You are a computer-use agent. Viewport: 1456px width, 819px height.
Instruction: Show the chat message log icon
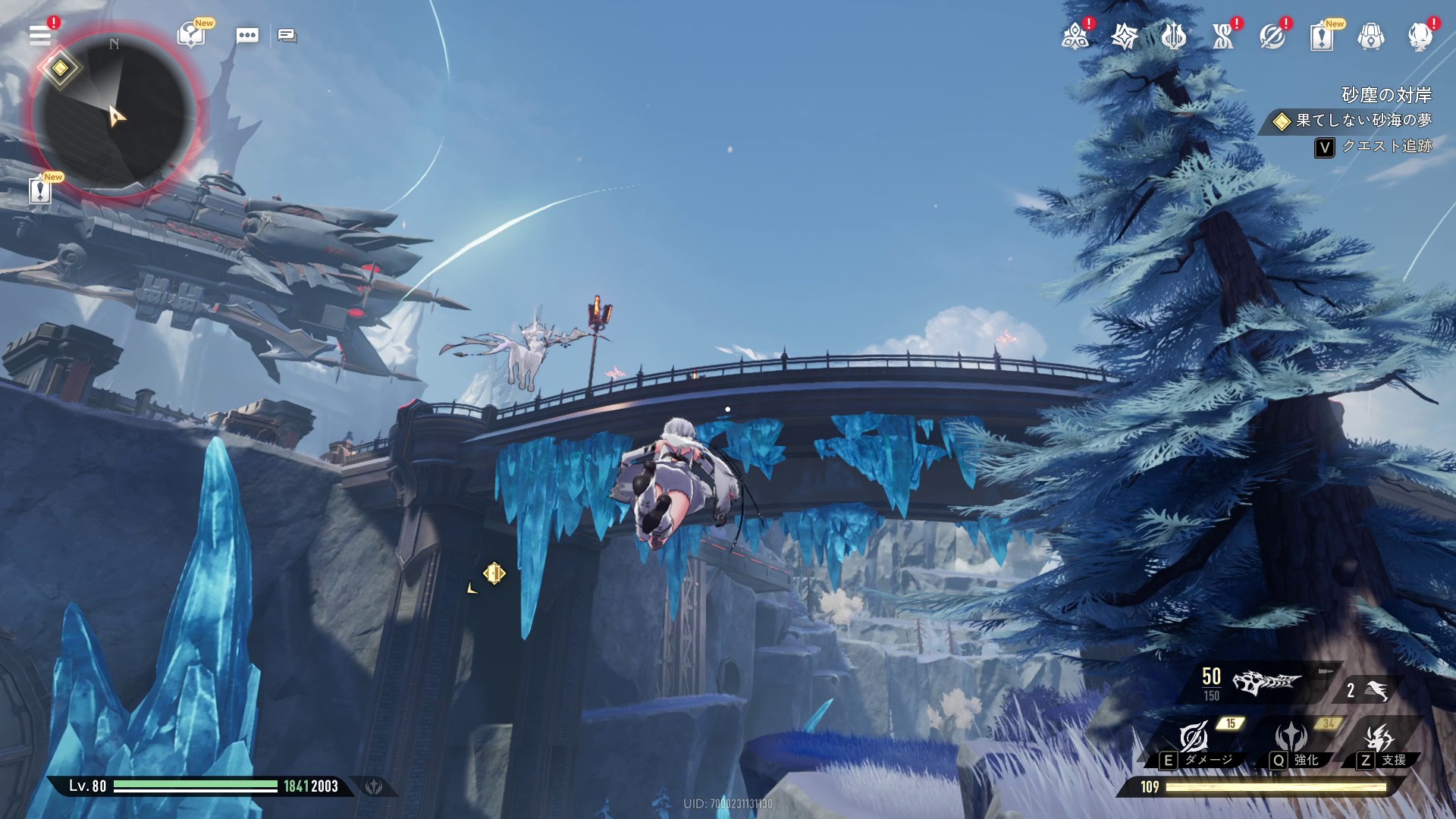287,36
